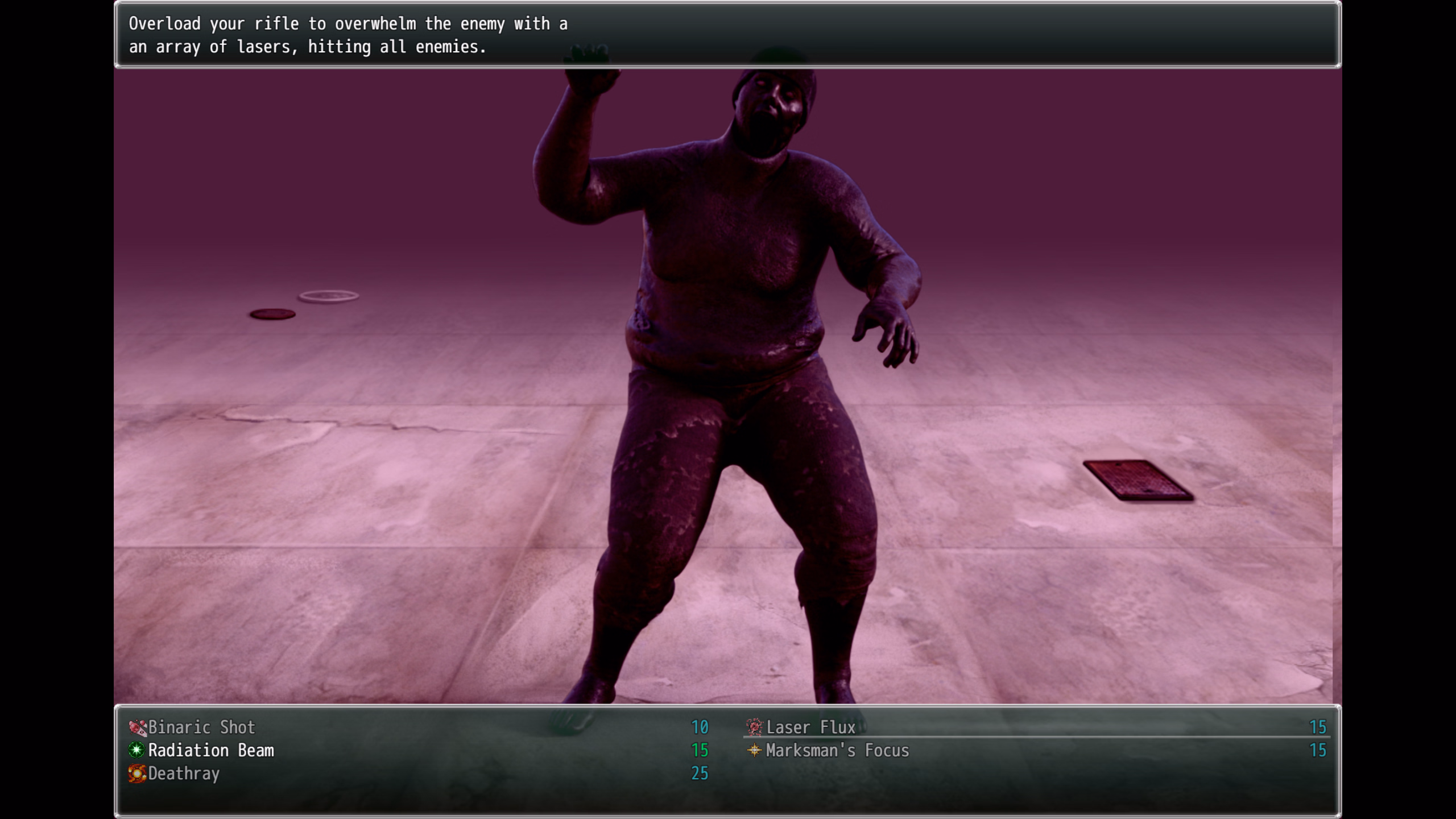
Task: Choose Binaric Shot from the command list
Action: tap(201, 727)
